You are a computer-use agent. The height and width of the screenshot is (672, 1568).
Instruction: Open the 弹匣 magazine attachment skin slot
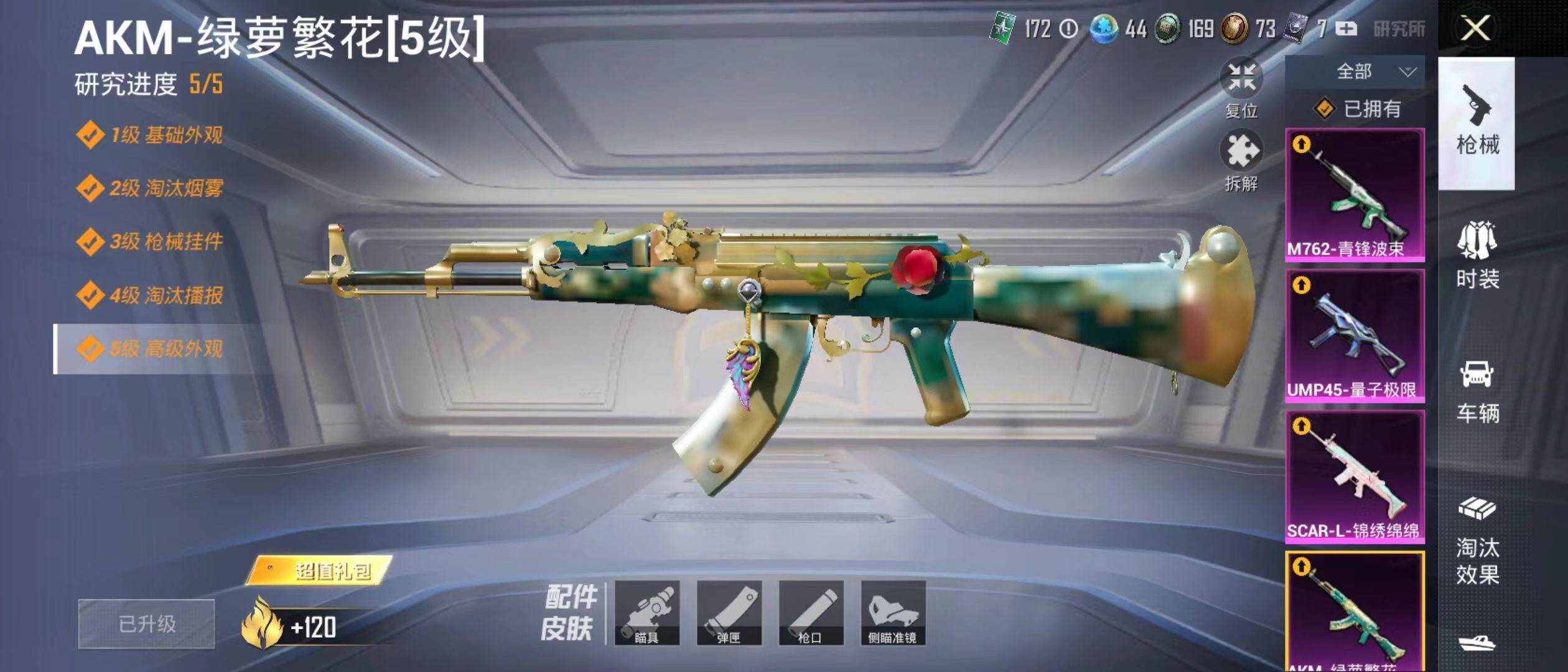729,613
